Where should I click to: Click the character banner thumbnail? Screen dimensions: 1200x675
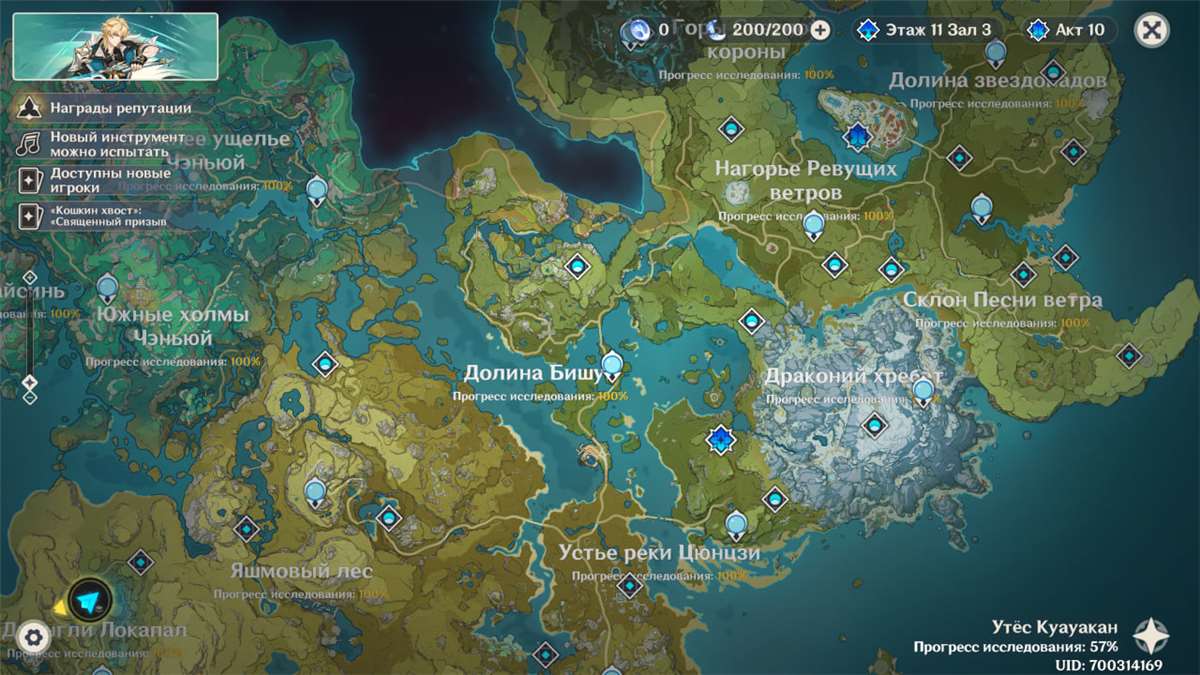115,46
